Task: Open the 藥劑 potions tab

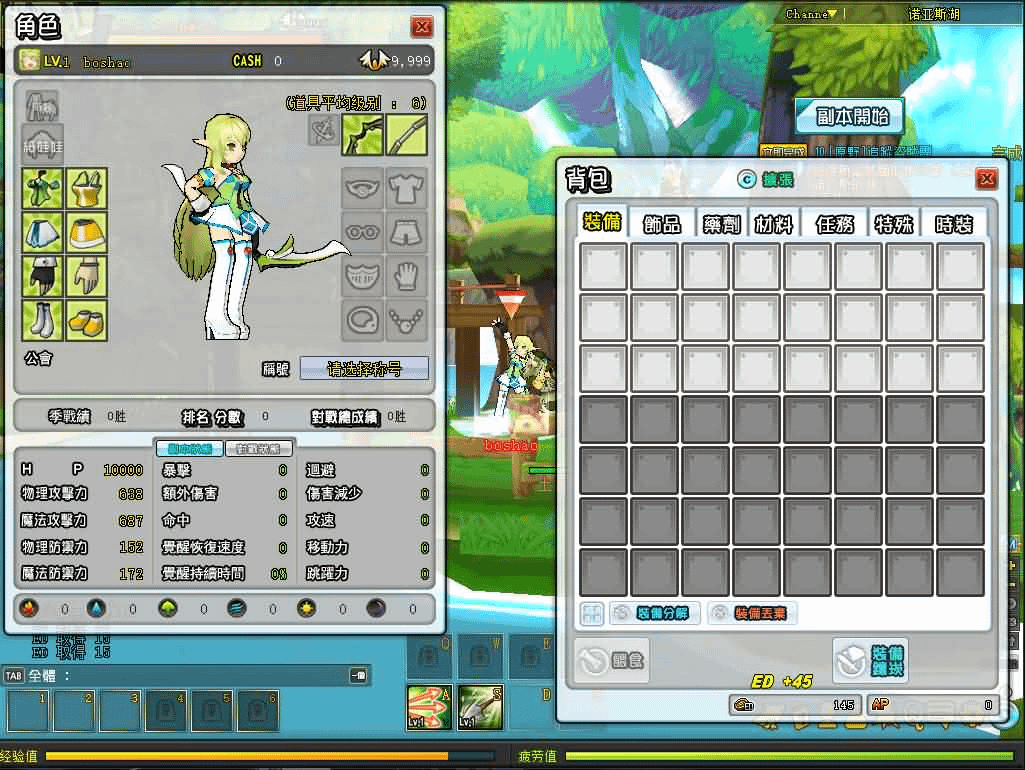Action: pyautogui.click(x=720, y=223)
